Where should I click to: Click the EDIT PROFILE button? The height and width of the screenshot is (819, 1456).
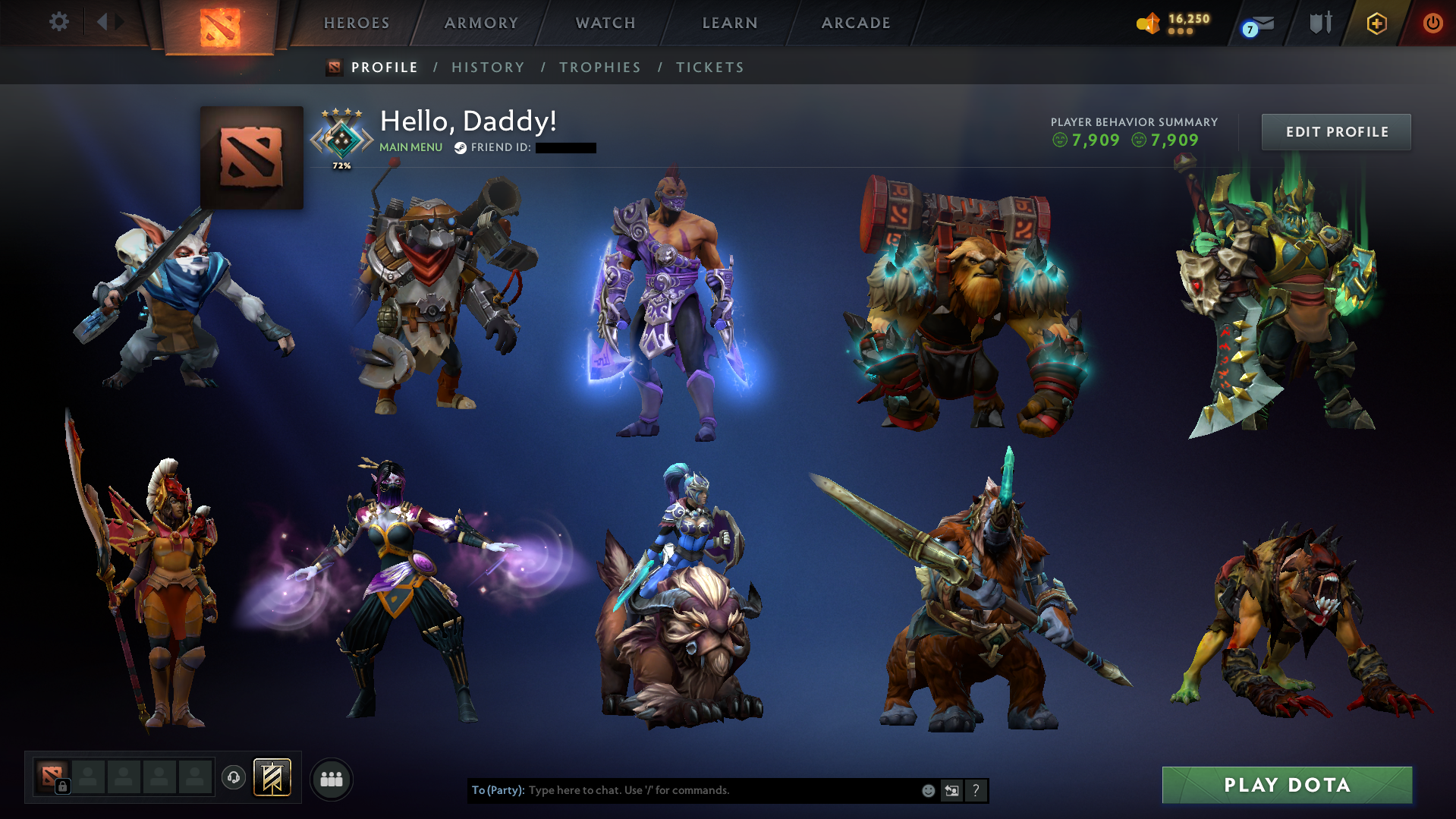point(1336,131)
